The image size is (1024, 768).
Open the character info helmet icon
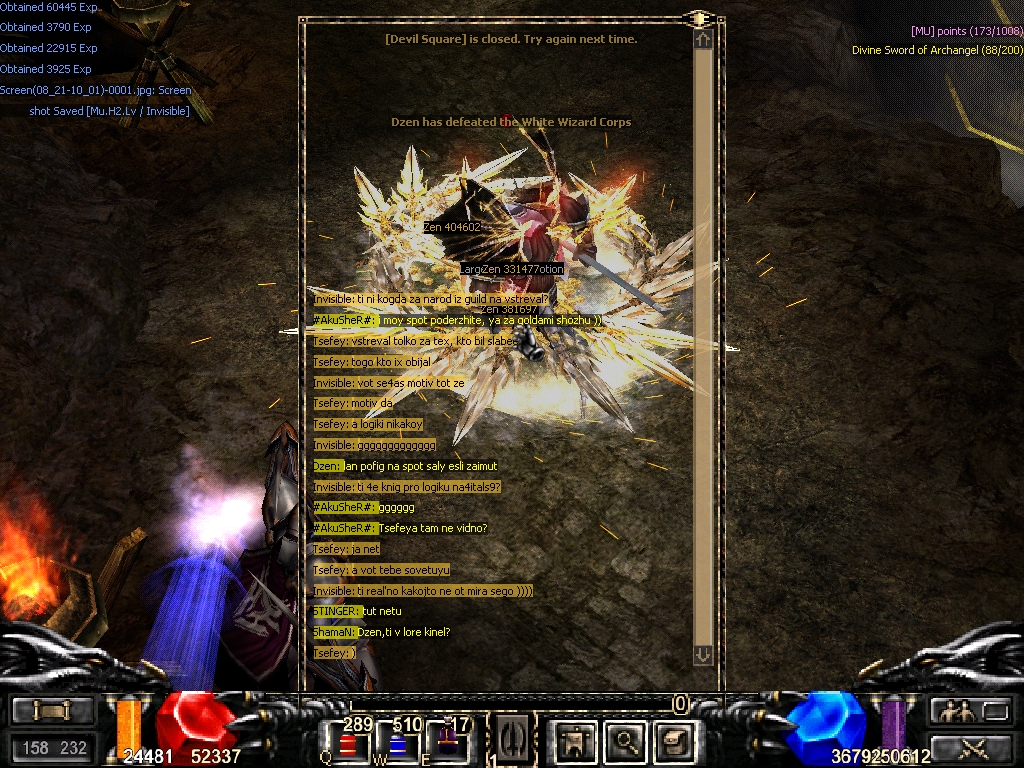575,741
